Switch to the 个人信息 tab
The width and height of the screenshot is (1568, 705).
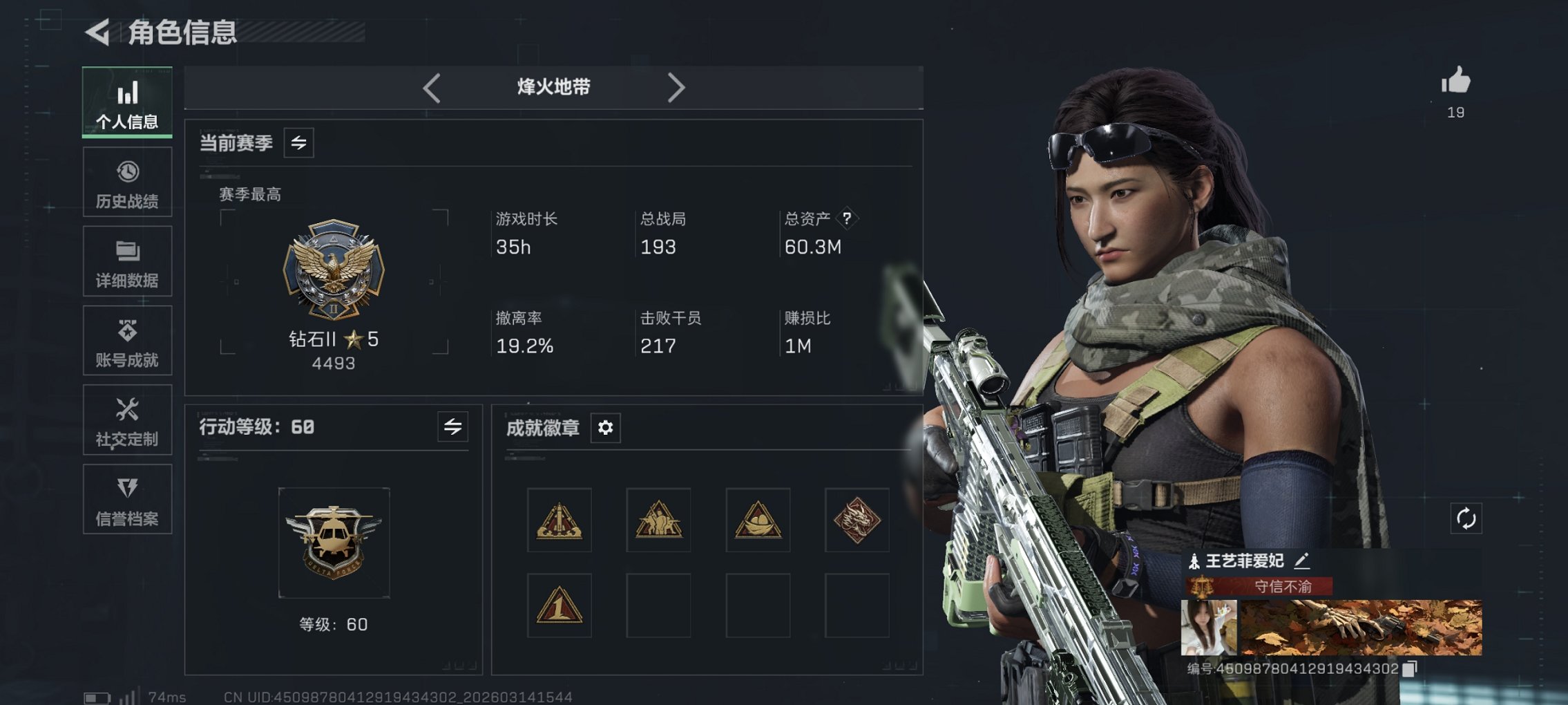coord(127,102)
